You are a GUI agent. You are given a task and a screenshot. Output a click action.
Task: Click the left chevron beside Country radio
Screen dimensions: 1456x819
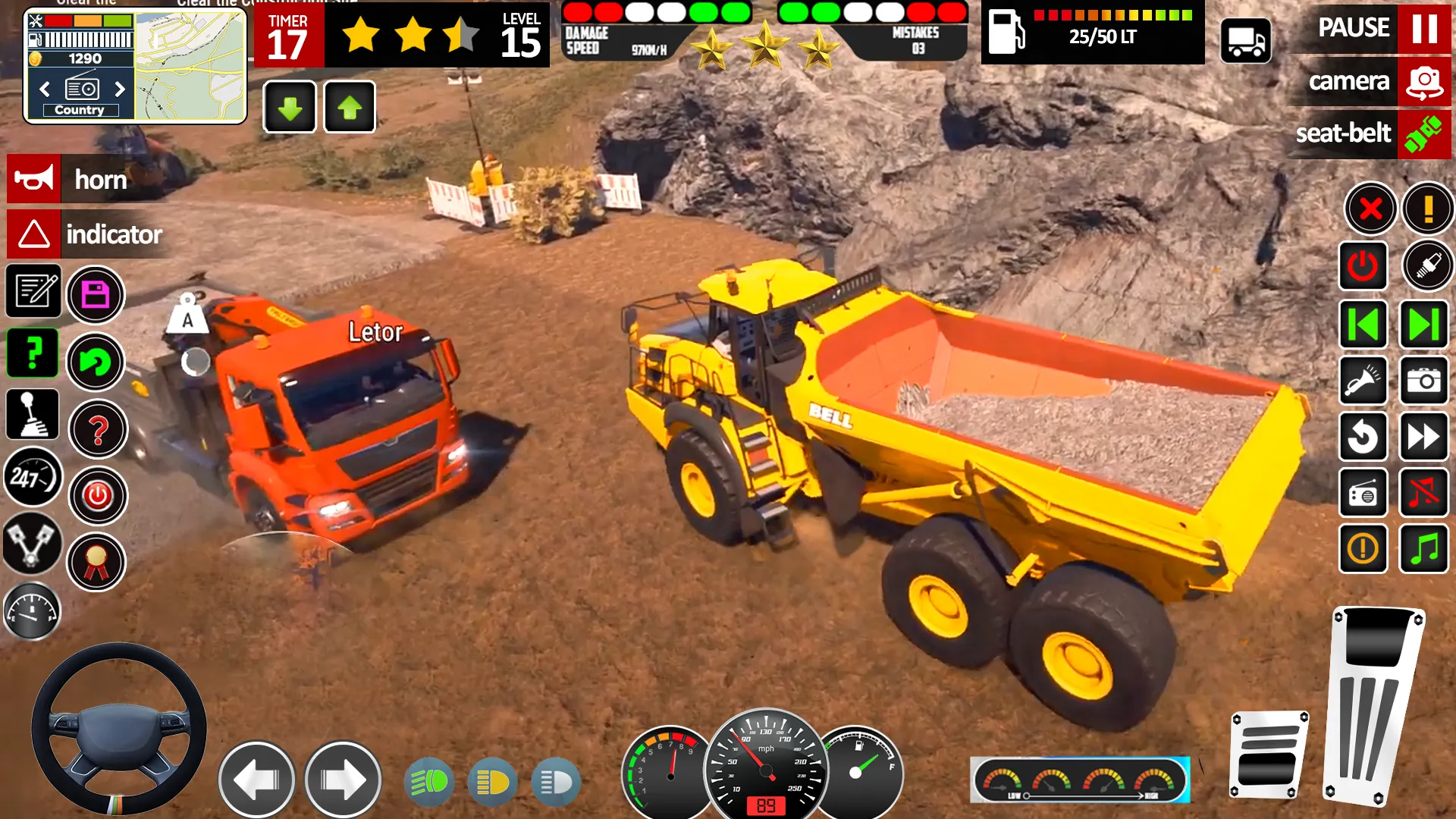(x=43, y=89)
